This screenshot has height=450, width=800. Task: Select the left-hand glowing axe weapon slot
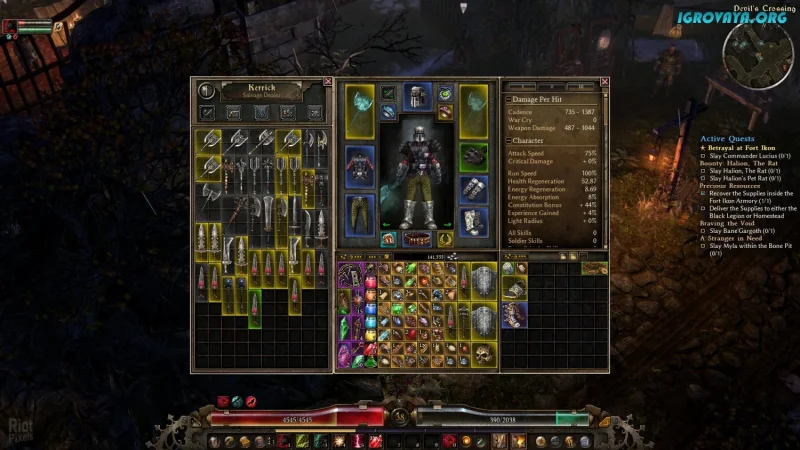tap(360, 111)
